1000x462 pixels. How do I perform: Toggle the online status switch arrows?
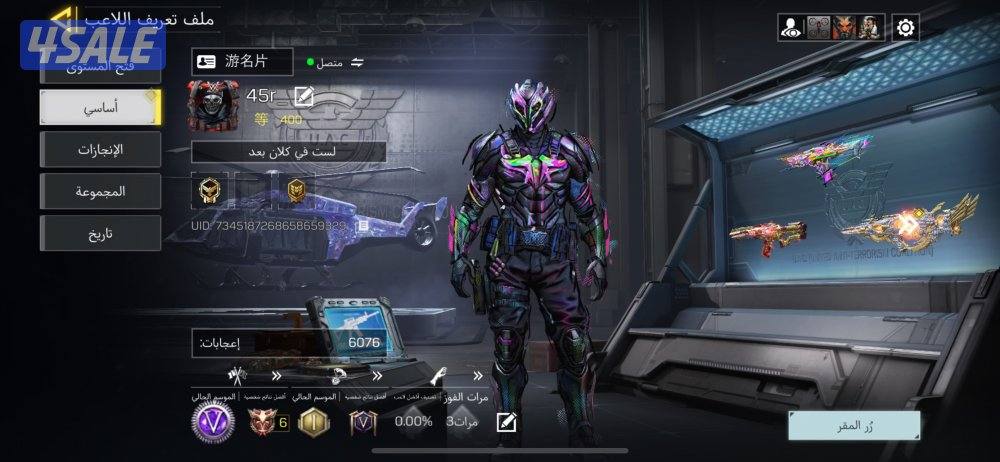[357, 62]
